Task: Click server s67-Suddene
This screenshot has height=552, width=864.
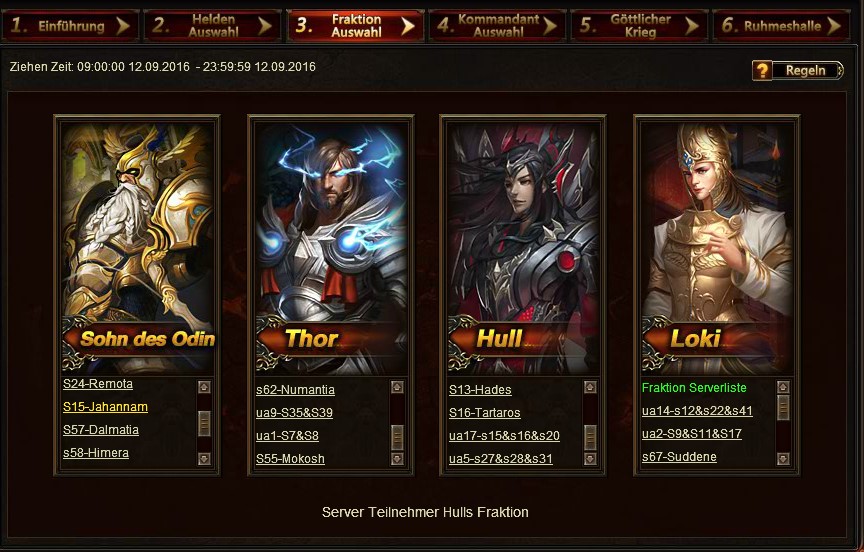Action: tap(679, 457)
